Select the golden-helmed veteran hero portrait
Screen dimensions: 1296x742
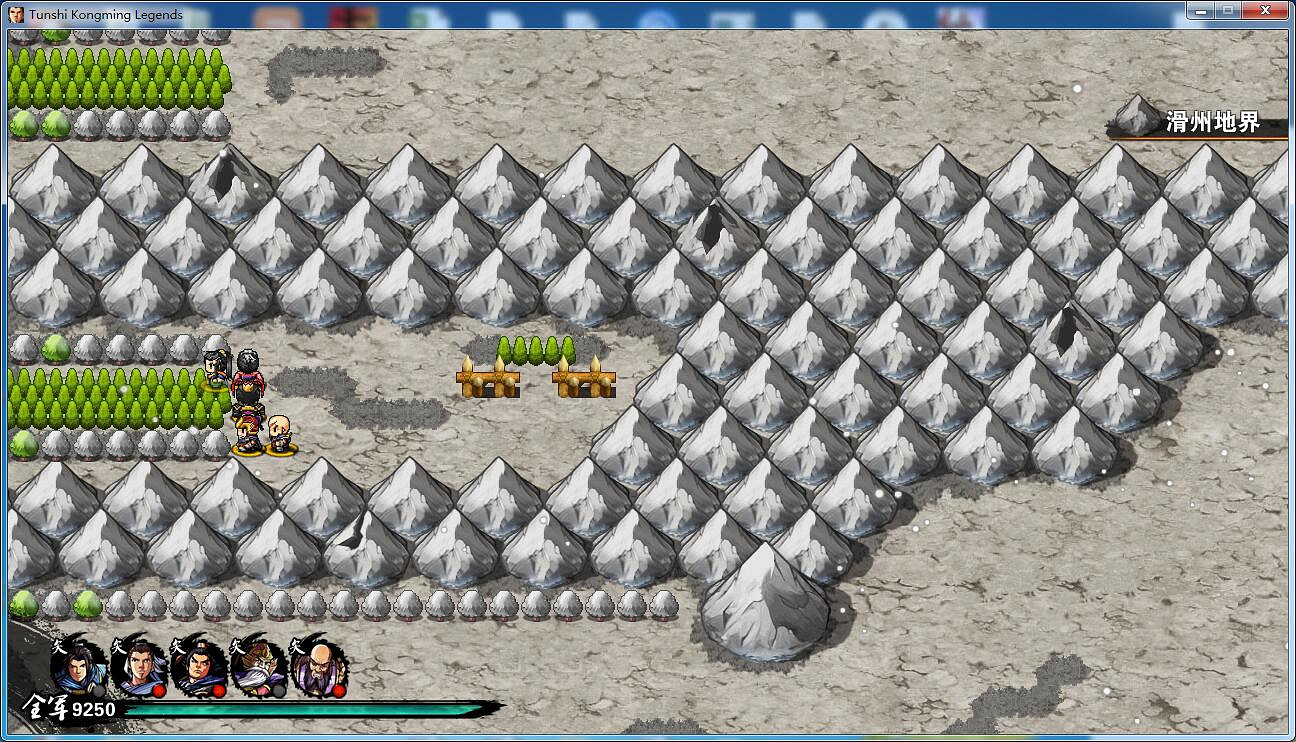[x=259, y=669]
